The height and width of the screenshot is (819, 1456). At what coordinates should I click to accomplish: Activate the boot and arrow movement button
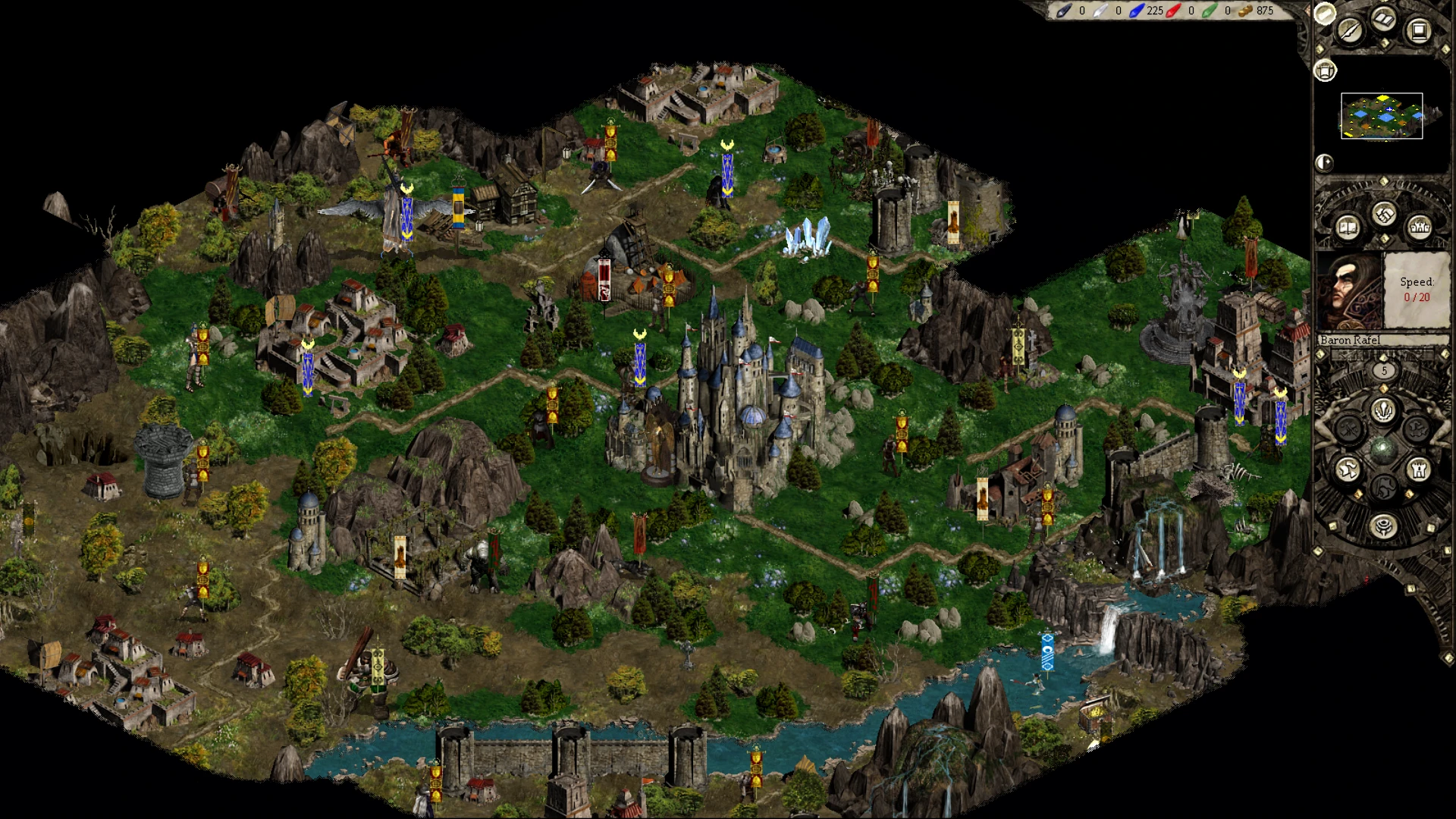click(1348, 469)
